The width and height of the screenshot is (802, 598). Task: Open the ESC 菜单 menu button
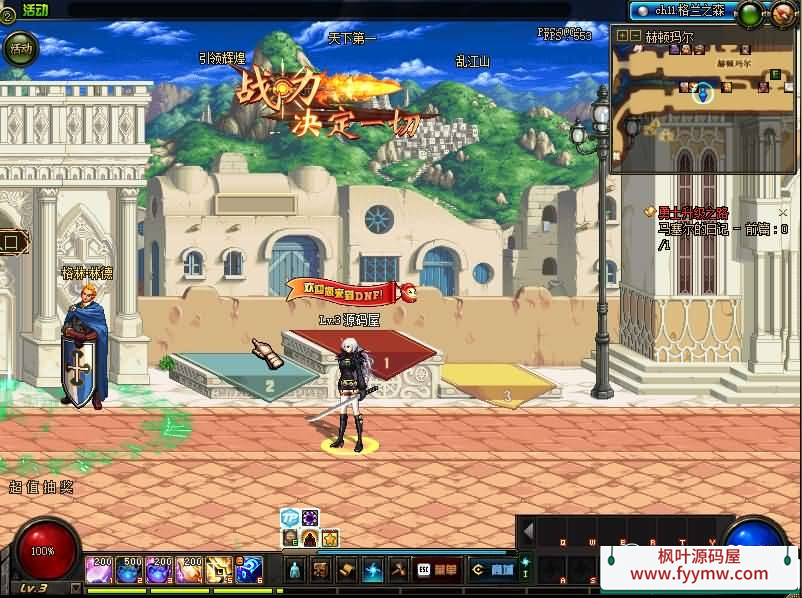click(438, 570)
